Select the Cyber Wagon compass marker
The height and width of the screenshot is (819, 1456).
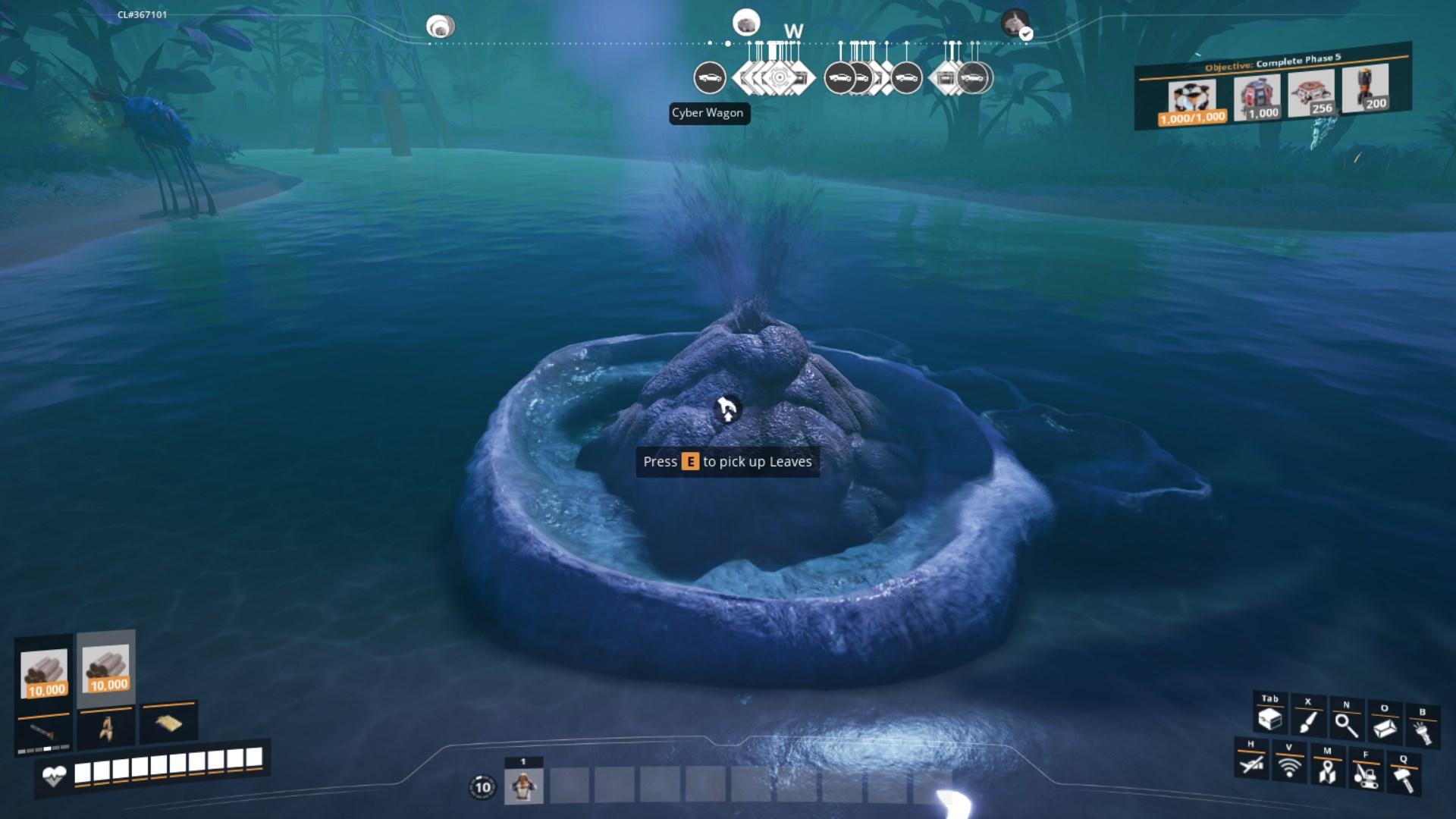click(710, 78)
